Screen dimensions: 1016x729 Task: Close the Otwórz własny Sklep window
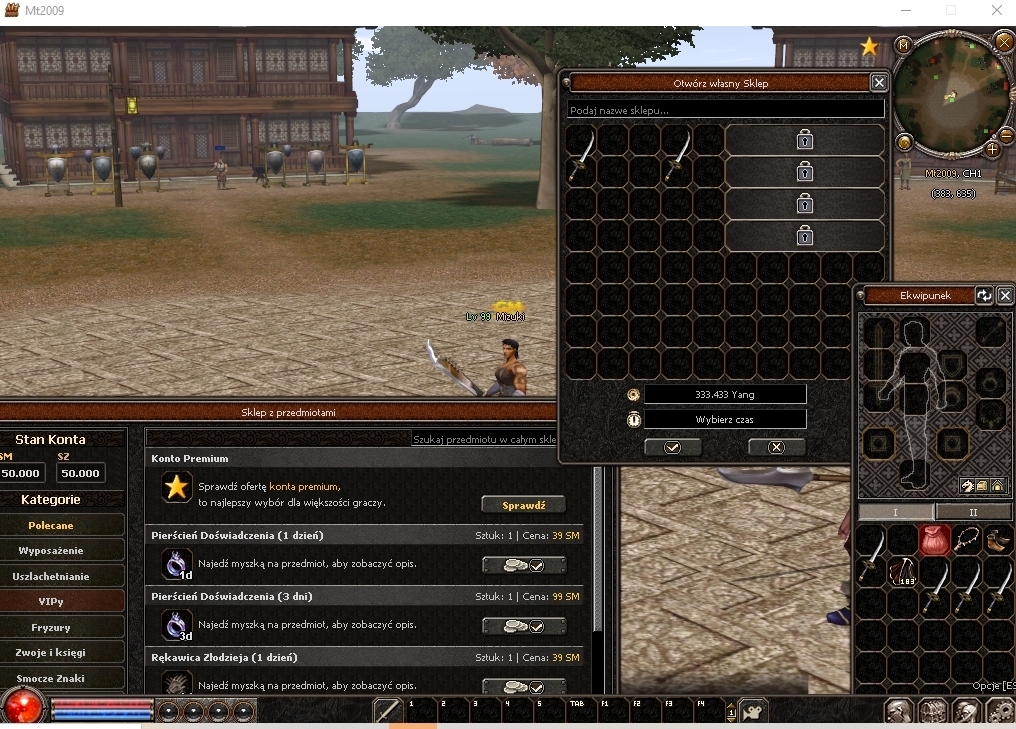(879, 83)
